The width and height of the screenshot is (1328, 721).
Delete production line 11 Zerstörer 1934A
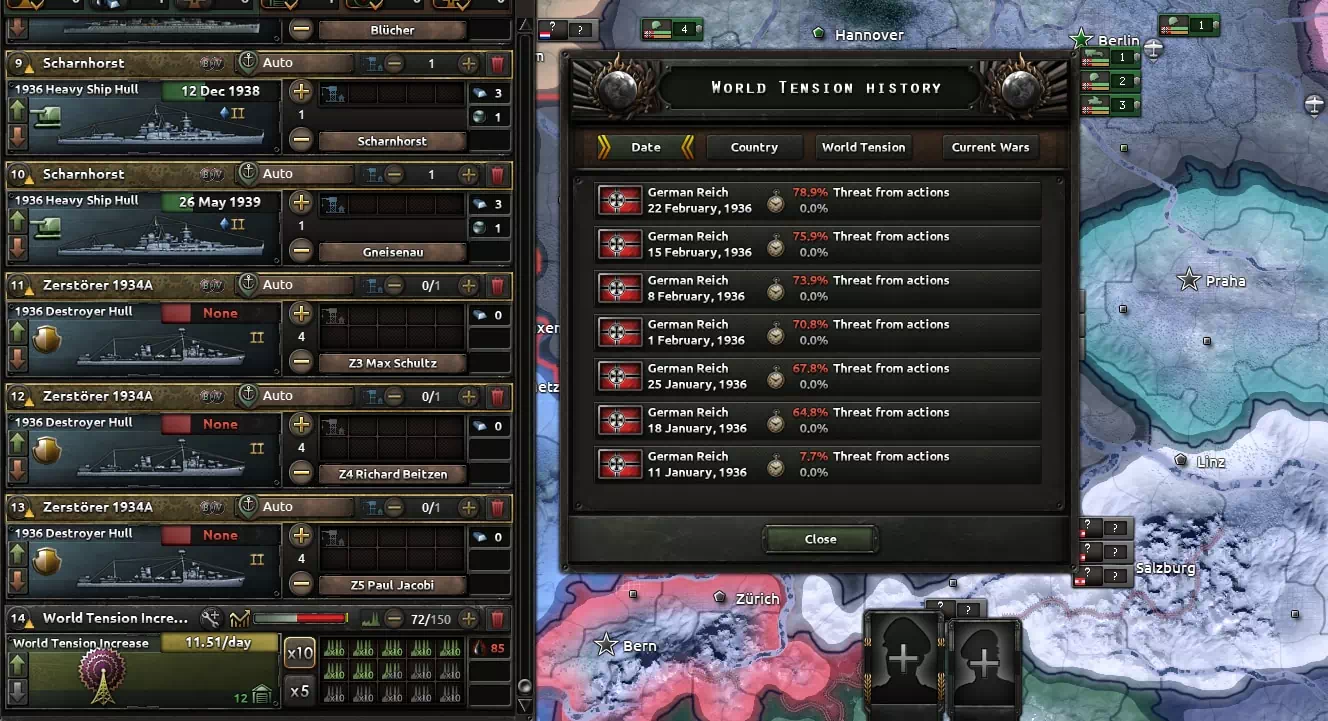497,285
